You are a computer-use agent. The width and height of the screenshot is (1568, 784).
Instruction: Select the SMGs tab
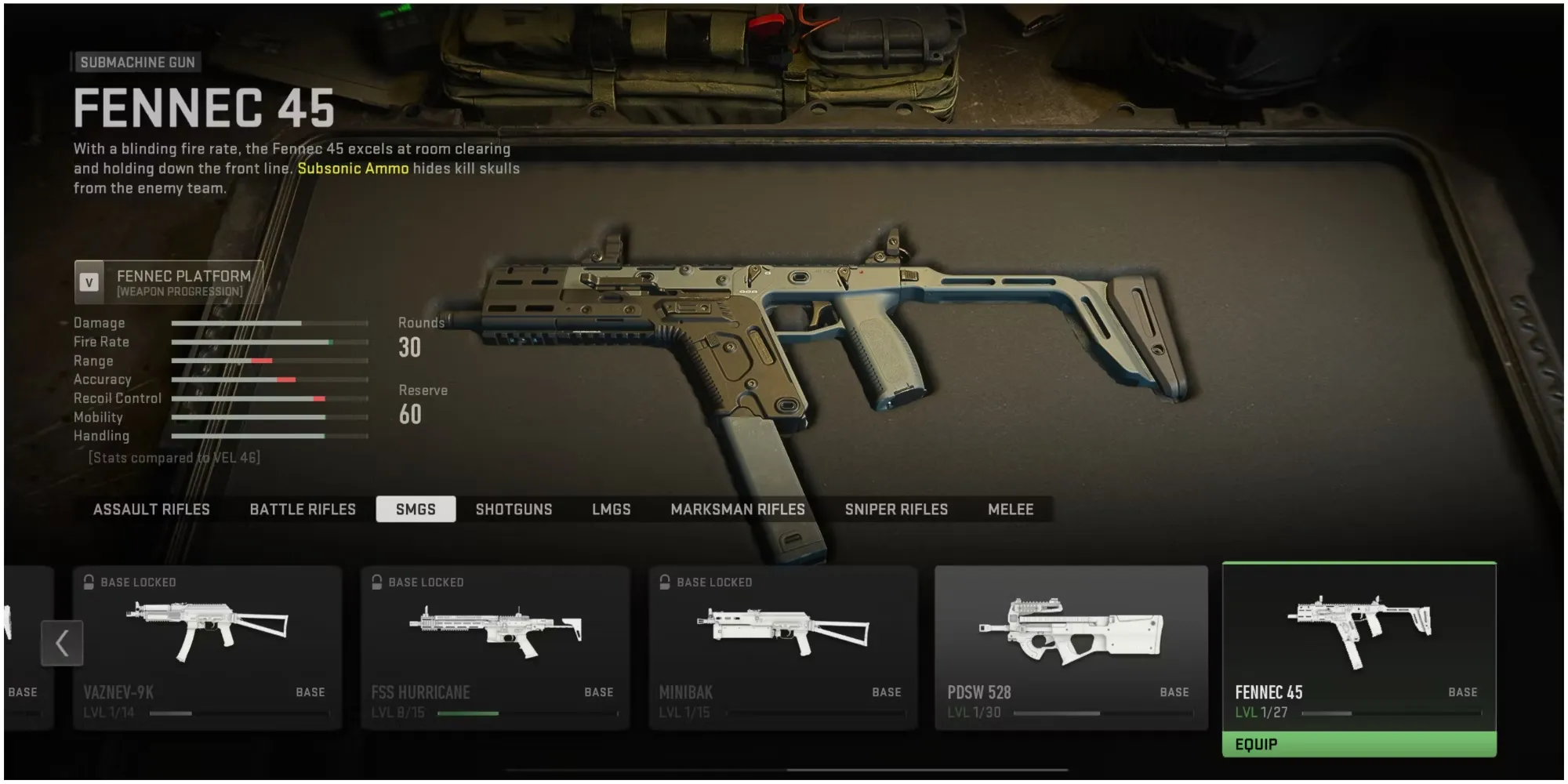(416, 510)
